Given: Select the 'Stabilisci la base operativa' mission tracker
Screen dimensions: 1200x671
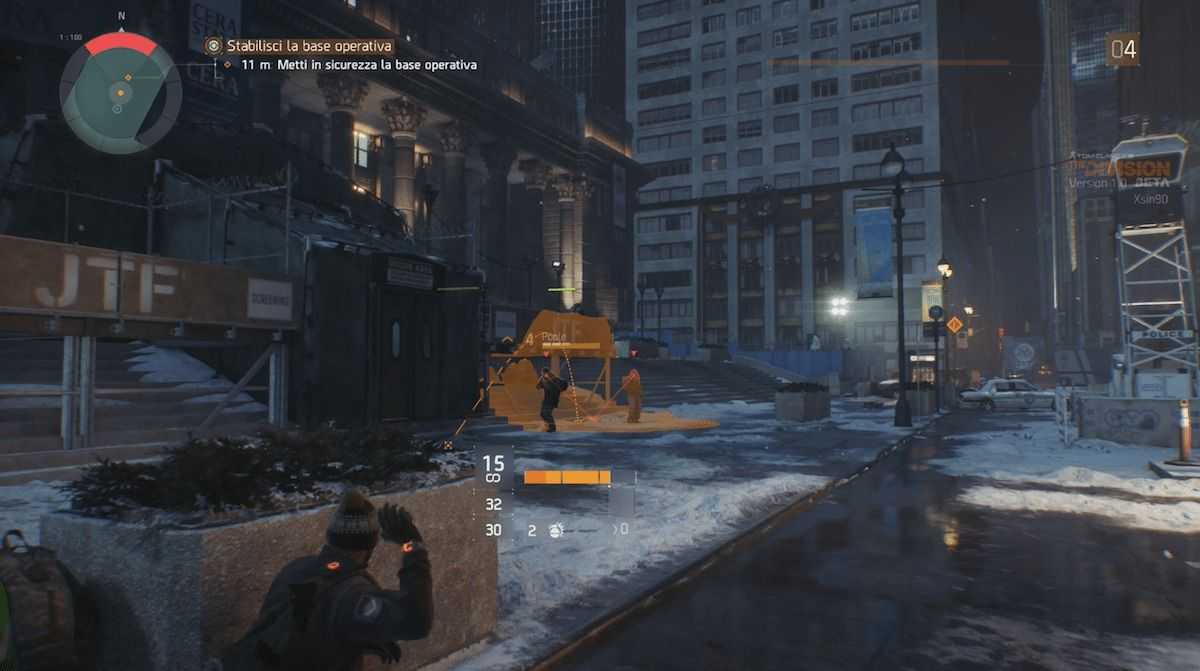Looking at the screenshot, I should (x=309, y=46).
